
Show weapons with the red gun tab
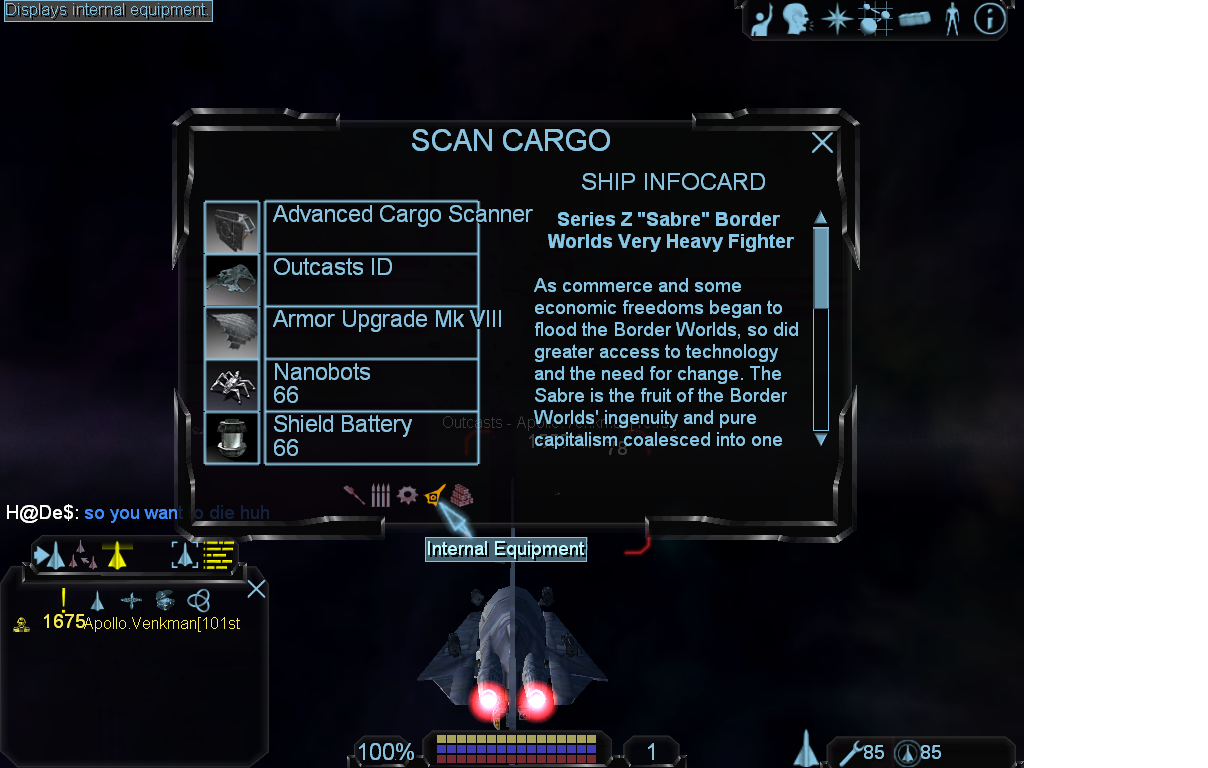pos(354,495)
